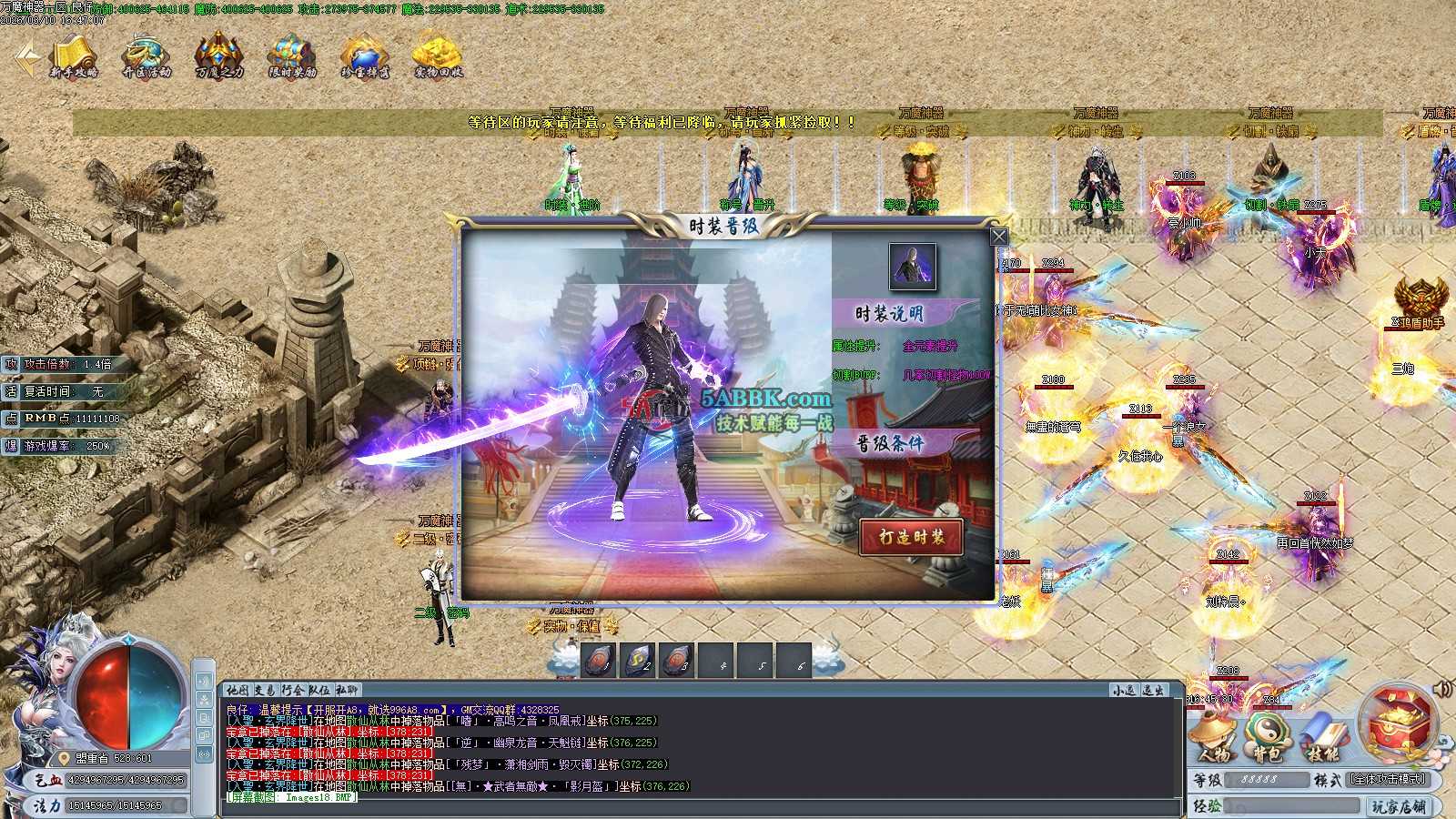
Task: Click the 退出 exit button
Action: (1153, 691)
